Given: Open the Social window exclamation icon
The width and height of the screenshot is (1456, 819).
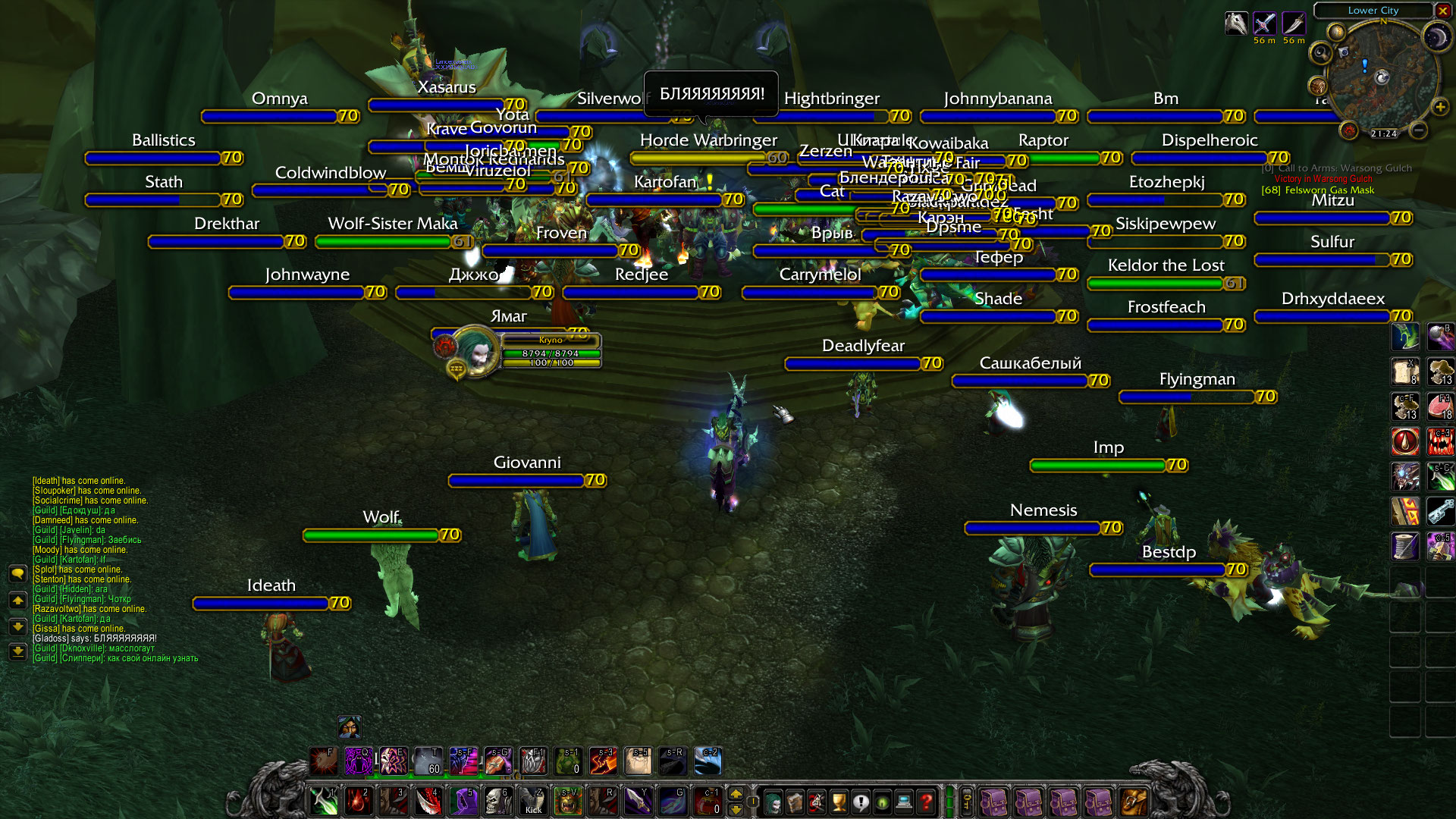Looking at the screenshot, I should point(859,802).
